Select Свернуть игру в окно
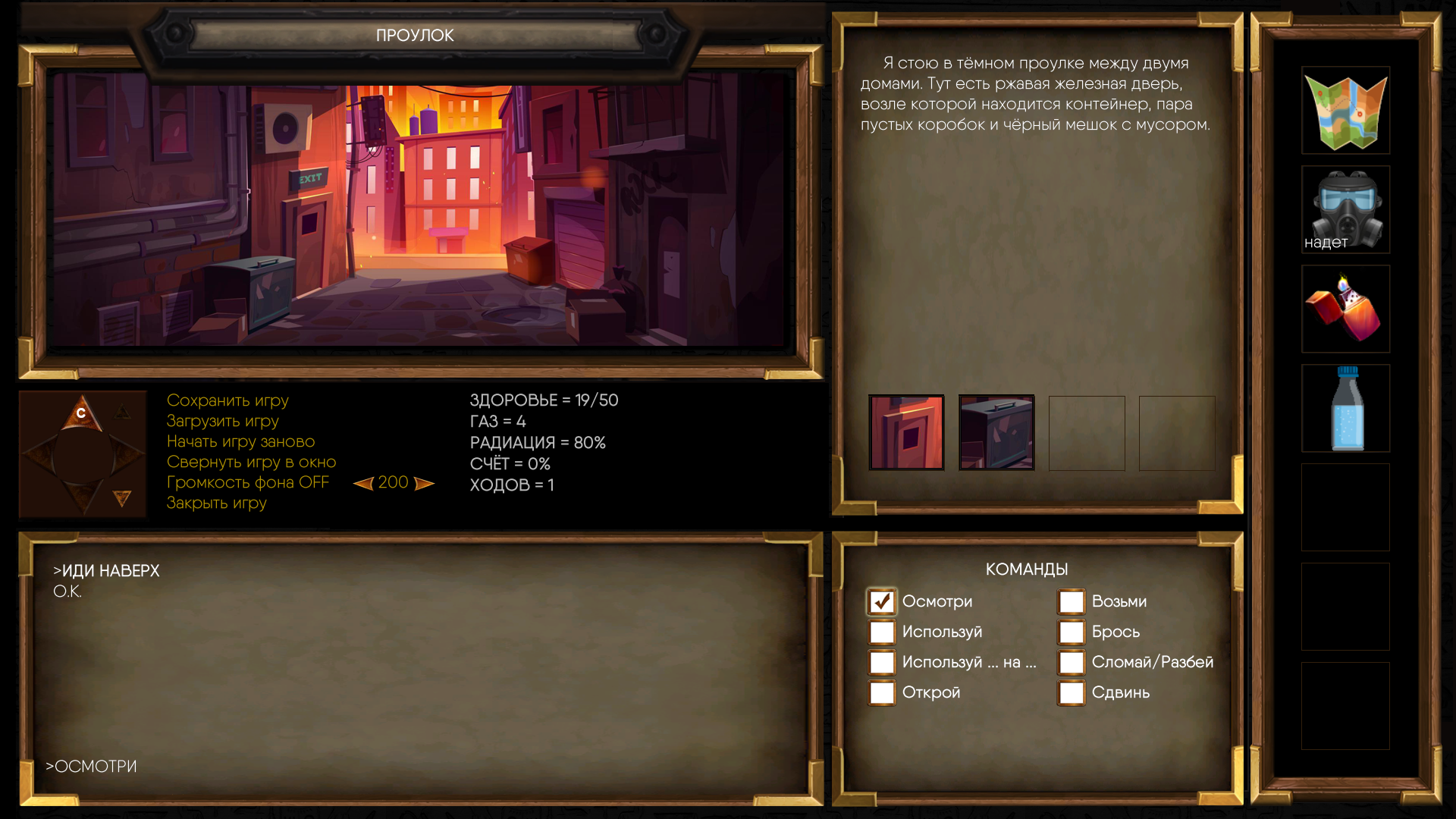Viewport: 1456px width, 819px height. 251,462
